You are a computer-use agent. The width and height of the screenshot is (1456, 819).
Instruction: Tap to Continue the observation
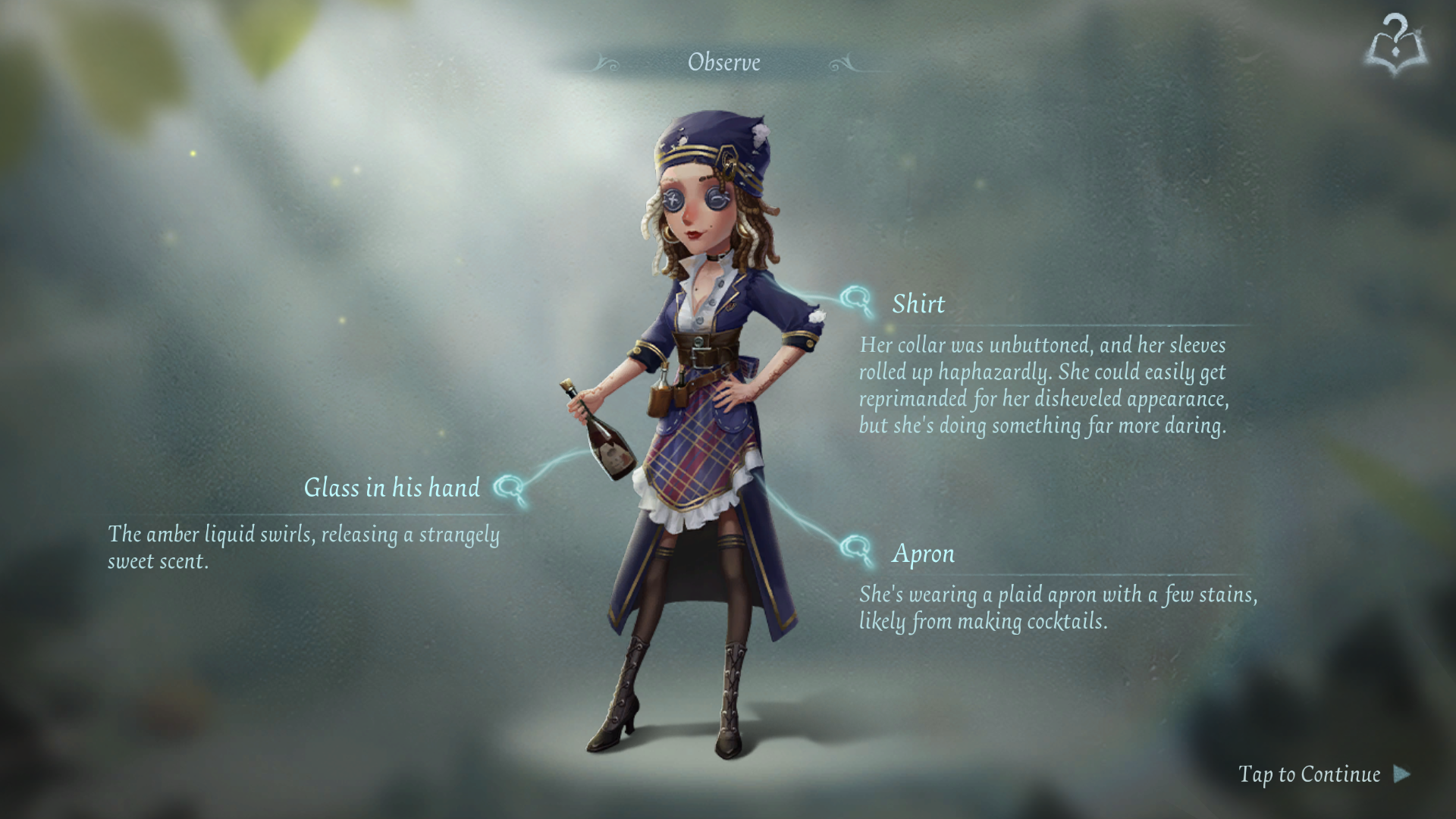coord(1323,774)
